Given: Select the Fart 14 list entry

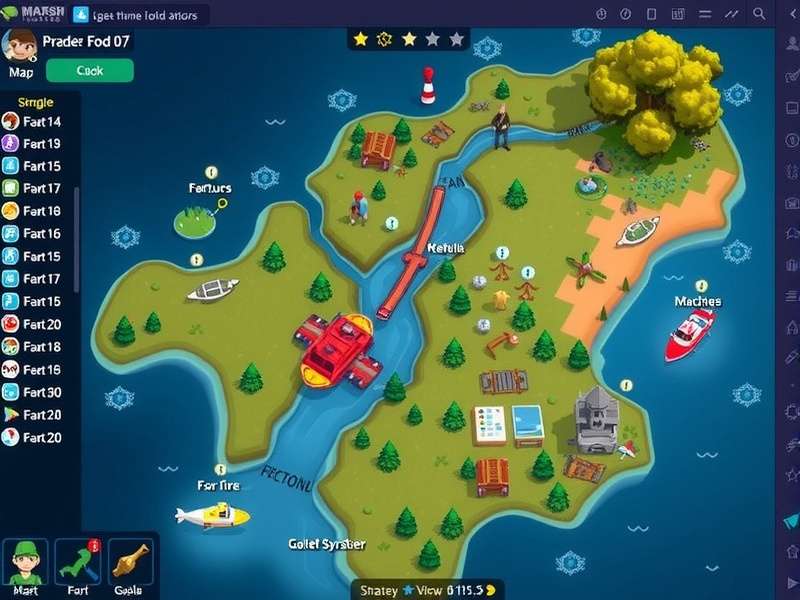Looking at the screenshot, I should point(40,122).
